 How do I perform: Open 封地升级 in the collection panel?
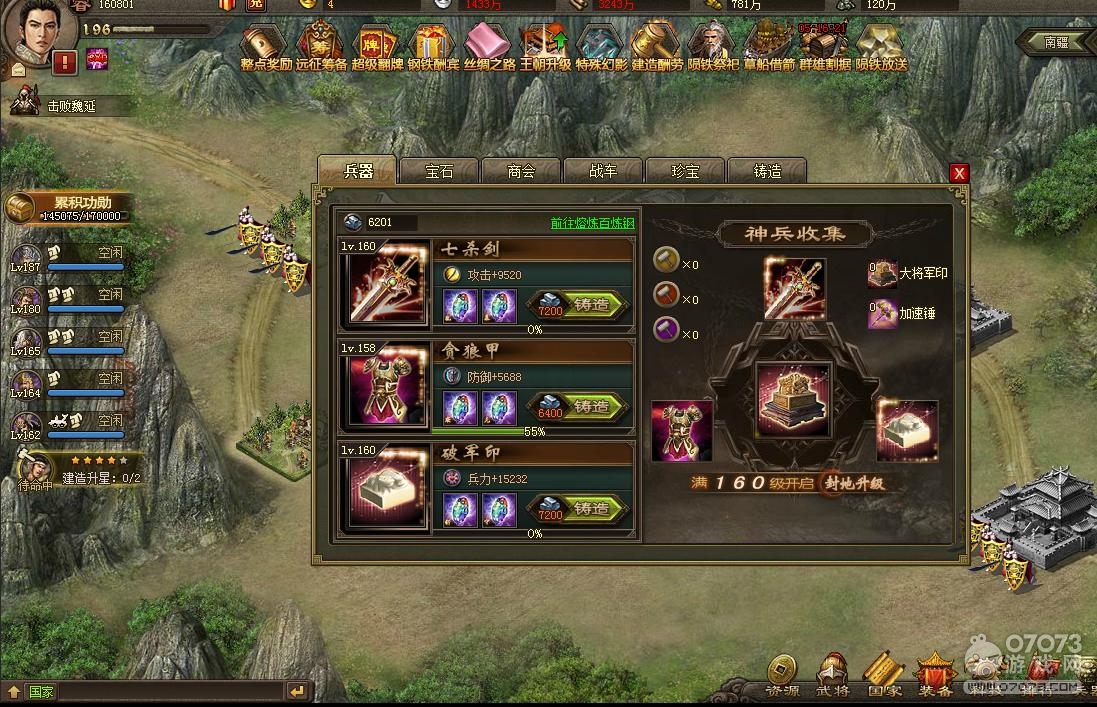point(854,483)
